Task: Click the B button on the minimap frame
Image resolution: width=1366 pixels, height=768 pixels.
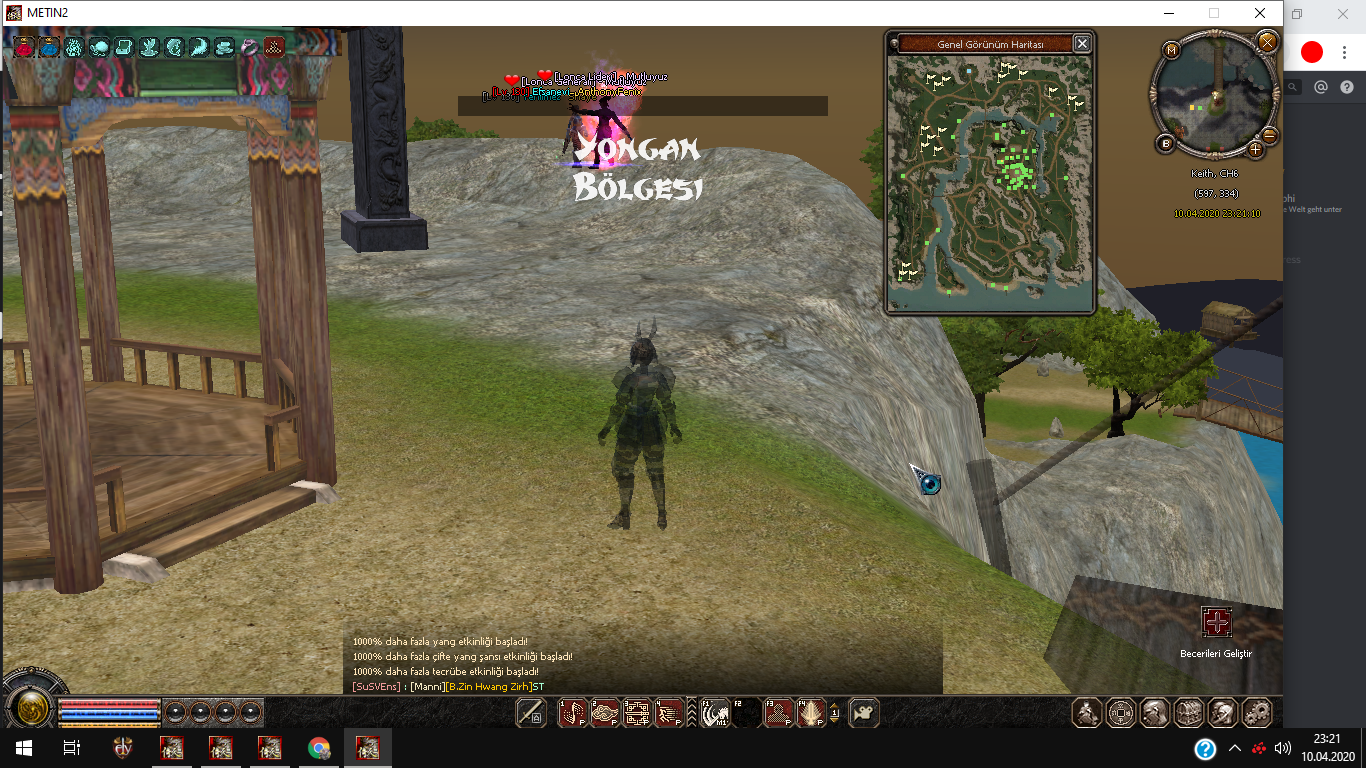Action: coord(1166,144)
